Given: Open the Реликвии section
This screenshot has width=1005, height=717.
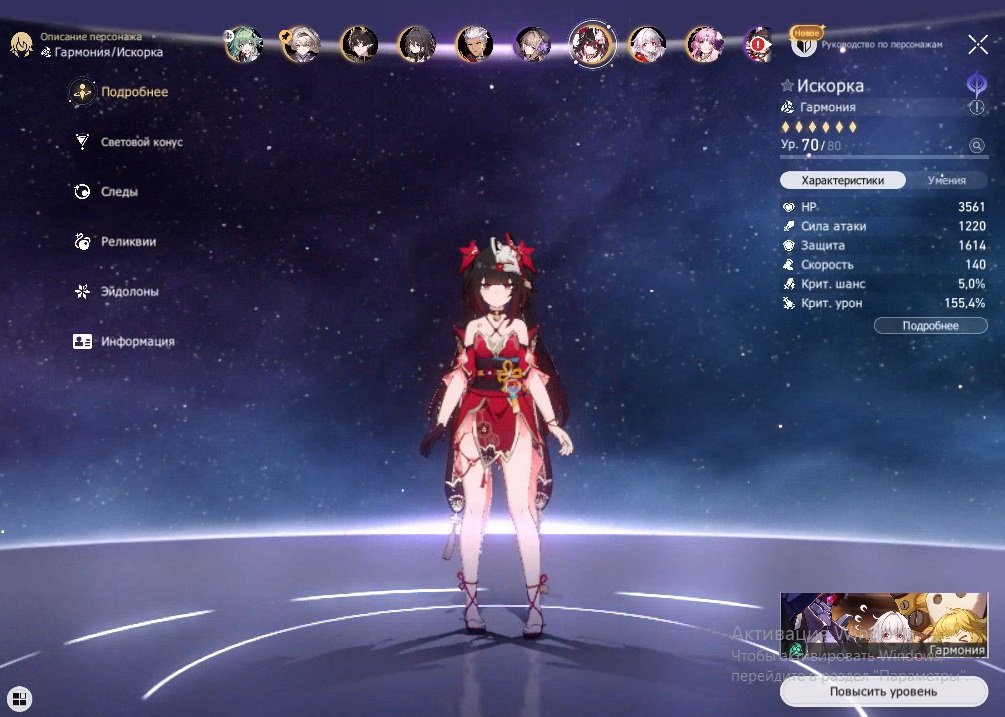Looking at the screenshot, I should (128, 242).
